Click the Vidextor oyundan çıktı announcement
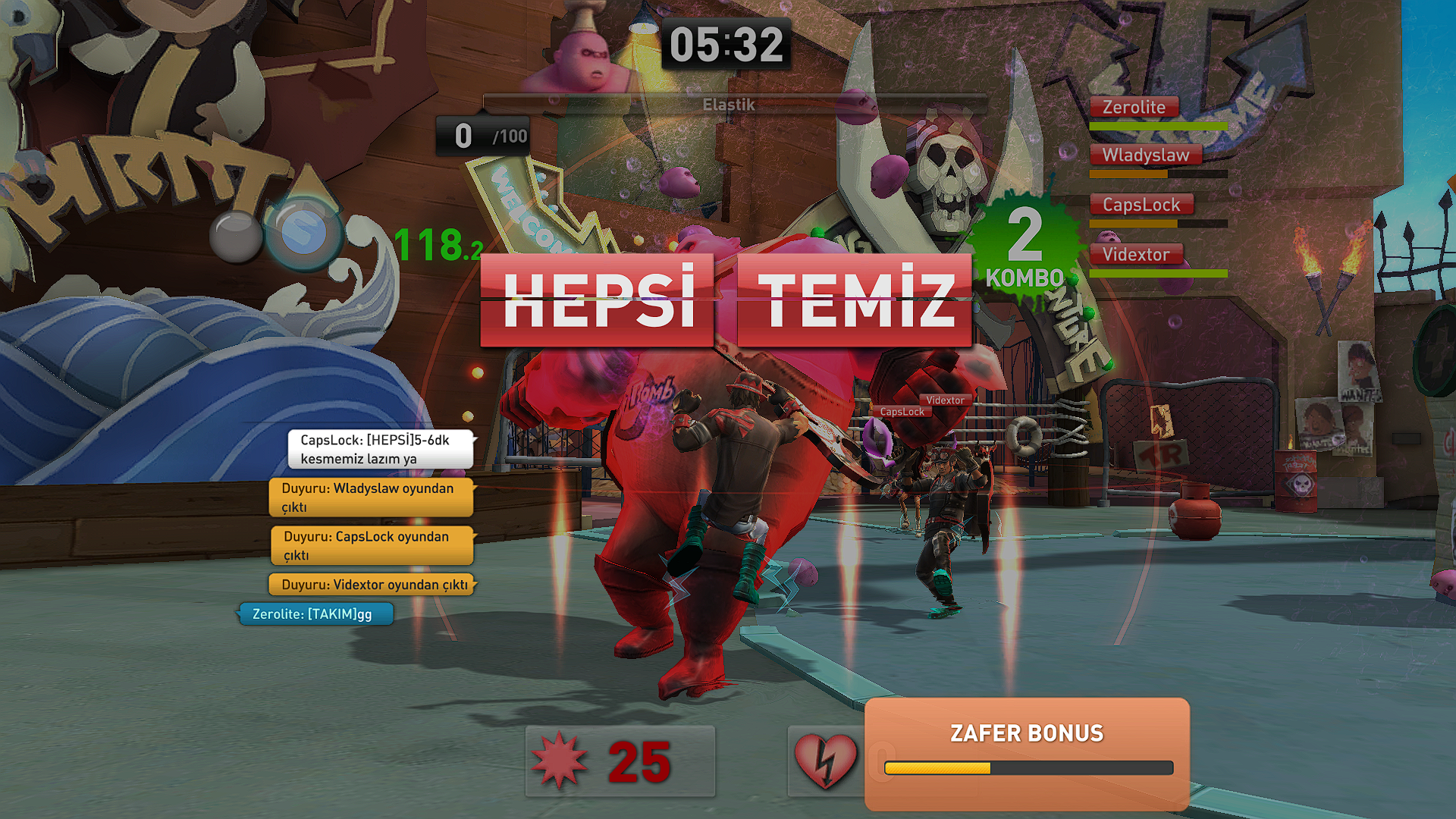Image resolution: width=1456 pixels, height=819 pixels. click(371, 585)
